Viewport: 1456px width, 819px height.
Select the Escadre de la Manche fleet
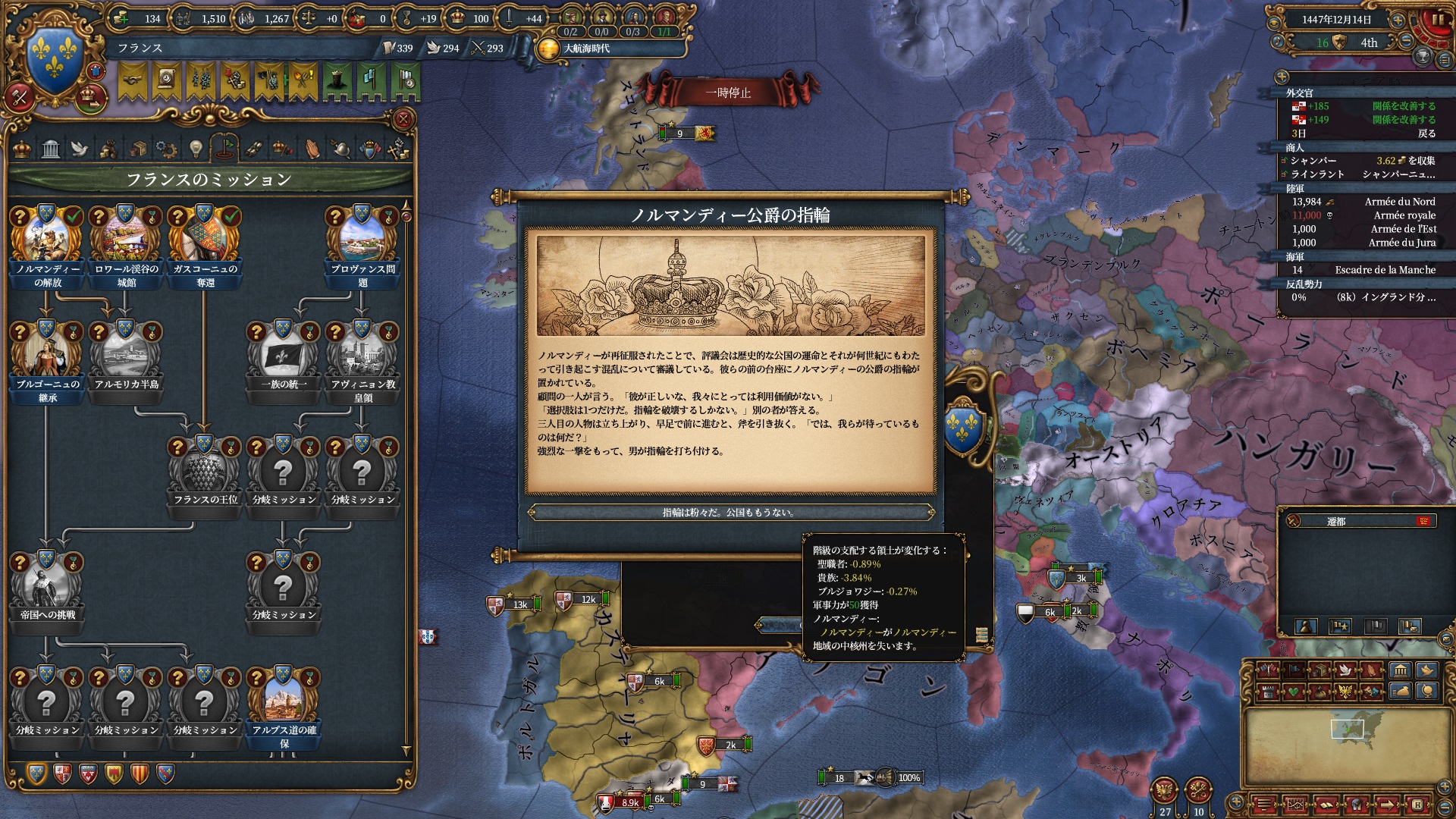coord(1385,270)
